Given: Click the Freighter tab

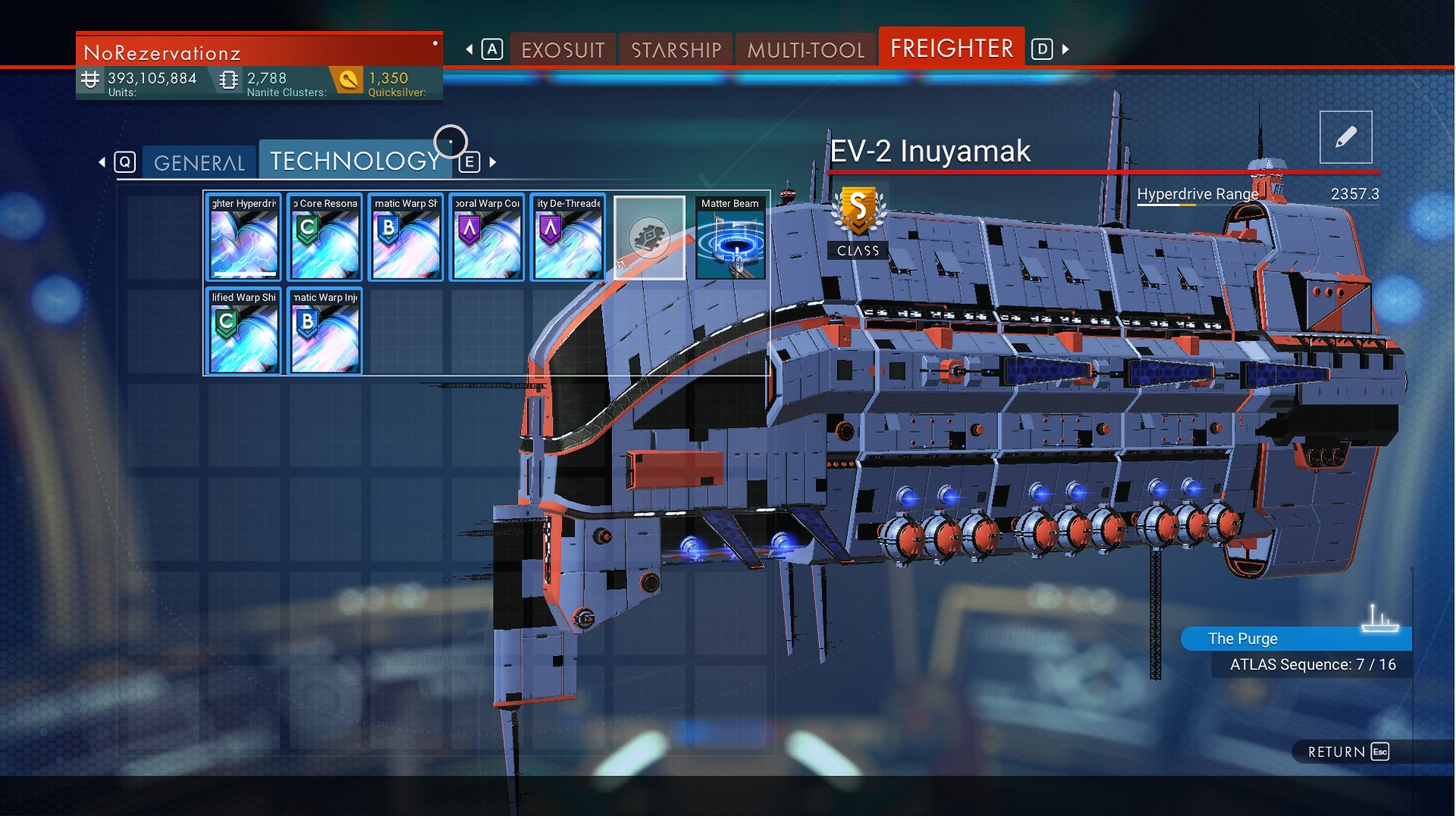Looking at the screenshot, I should pyautogui.click(x=951, y=49).
